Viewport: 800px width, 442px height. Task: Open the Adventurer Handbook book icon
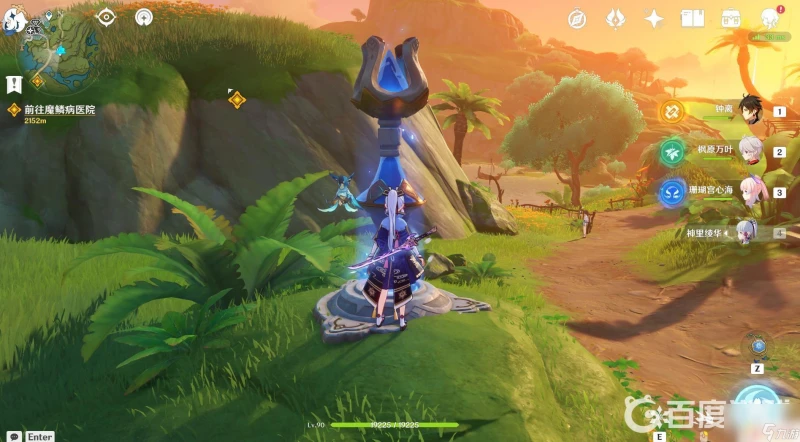[692, 18]
